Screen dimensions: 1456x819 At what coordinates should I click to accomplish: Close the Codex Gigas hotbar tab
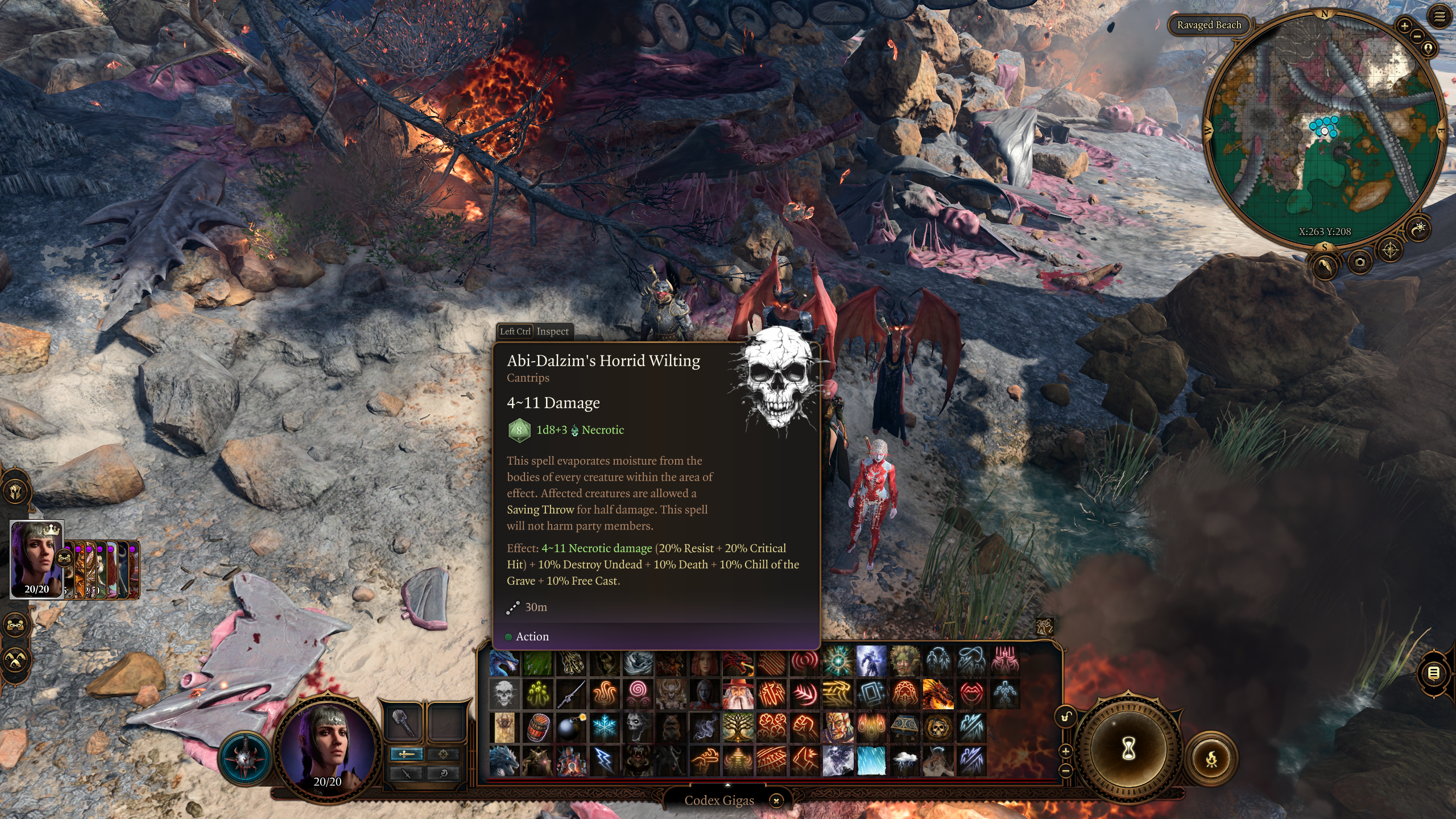coord(776,801)
